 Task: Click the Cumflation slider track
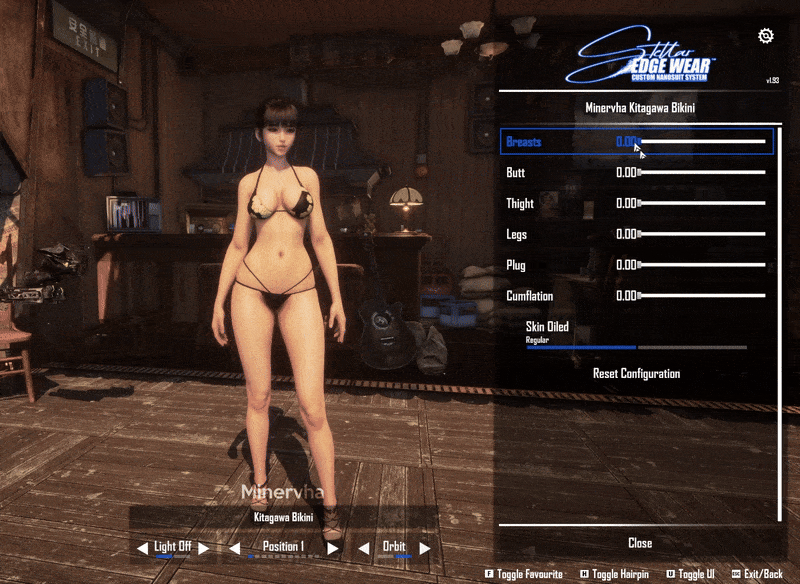point(702,296)
